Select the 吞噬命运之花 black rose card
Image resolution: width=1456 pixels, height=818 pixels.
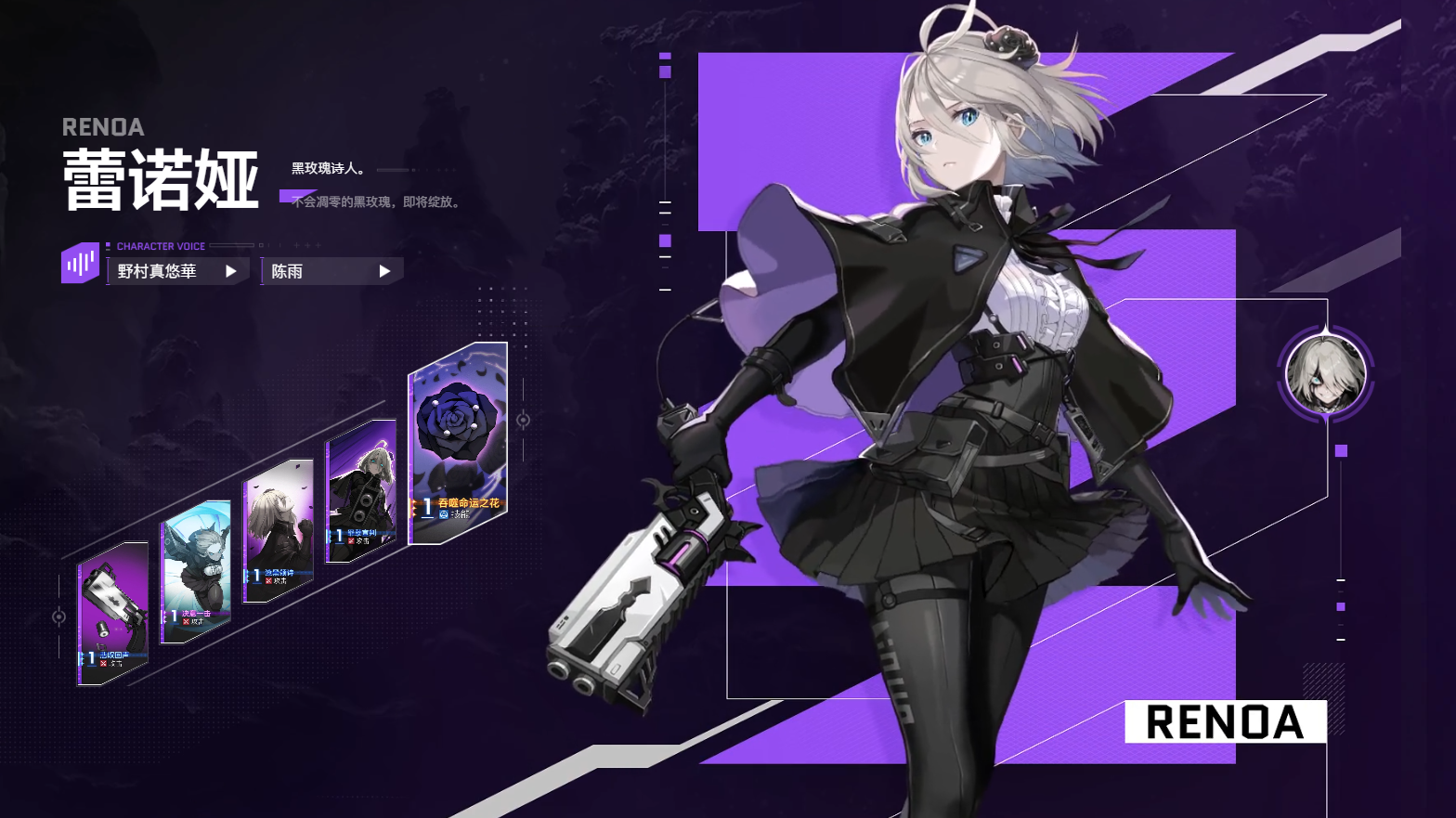(458, 443)
